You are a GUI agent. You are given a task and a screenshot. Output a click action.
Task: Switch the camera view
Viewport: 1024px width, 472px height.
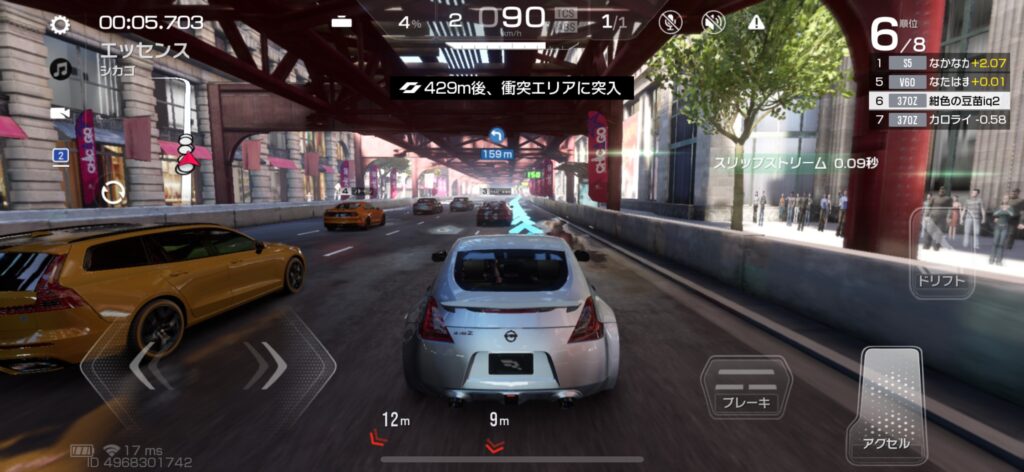(60, 113)
